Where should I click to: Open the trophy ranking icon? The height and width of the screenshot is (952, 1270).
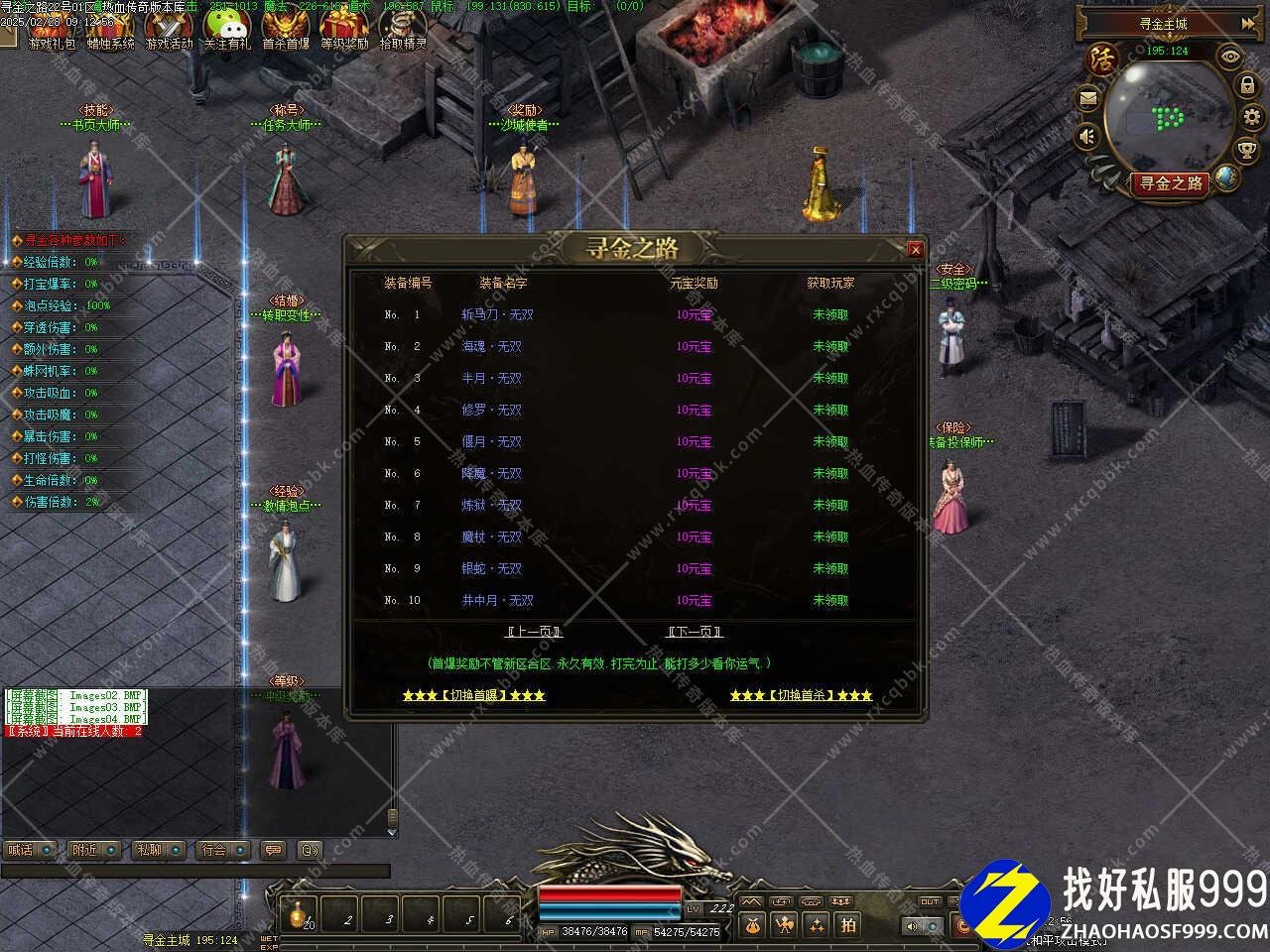point(1247,150)
